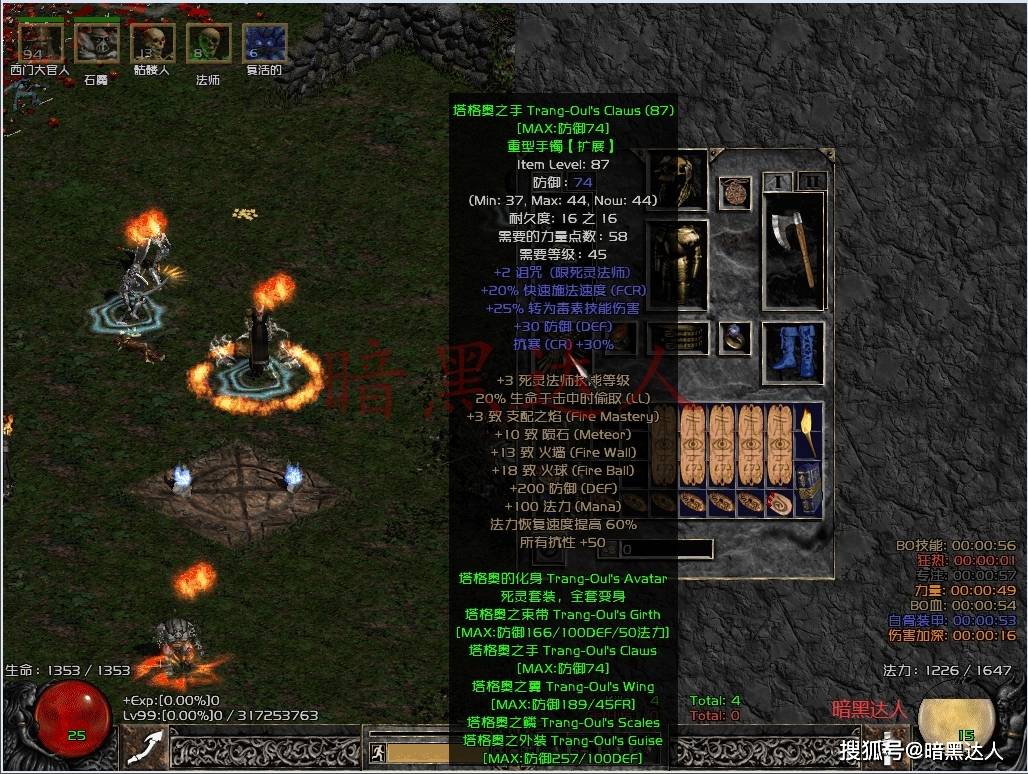Click the red-tipped small charm in inventory
The height and width of the screenshot is (774, 1028).
click(x=780, y=504)
